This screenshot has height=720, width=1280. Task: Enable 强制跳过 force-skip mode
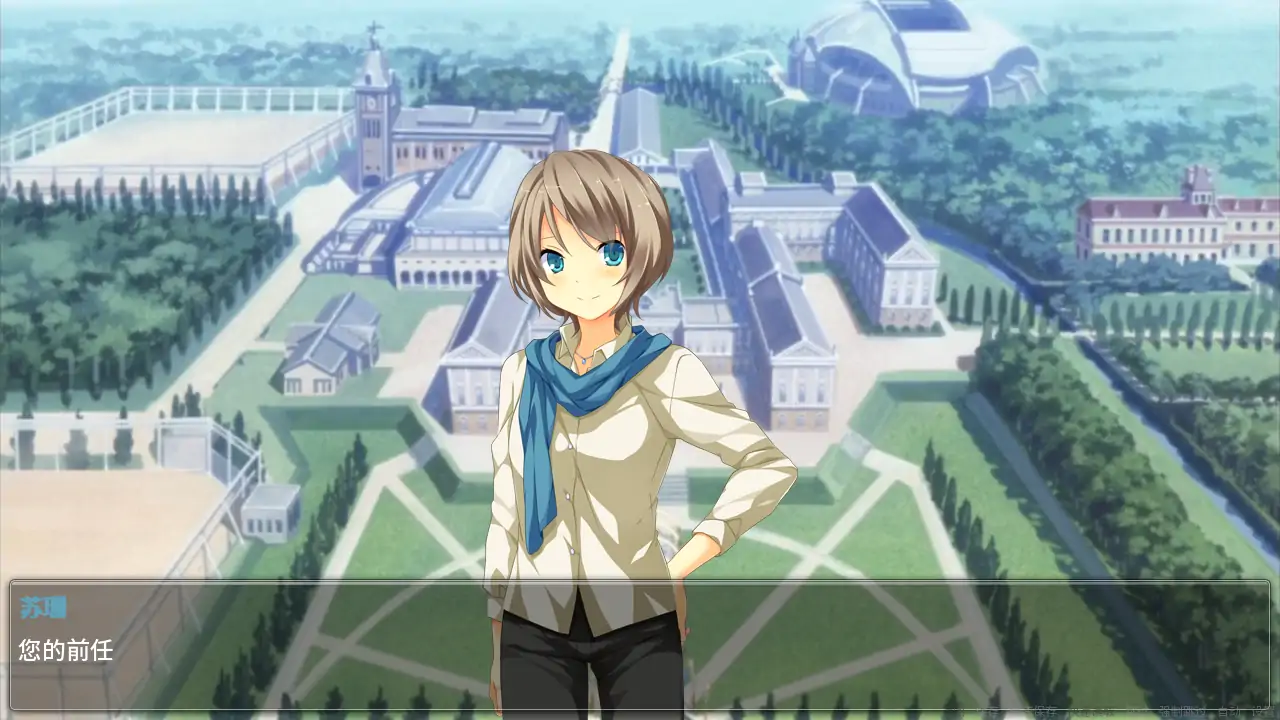coord(1180,710)
